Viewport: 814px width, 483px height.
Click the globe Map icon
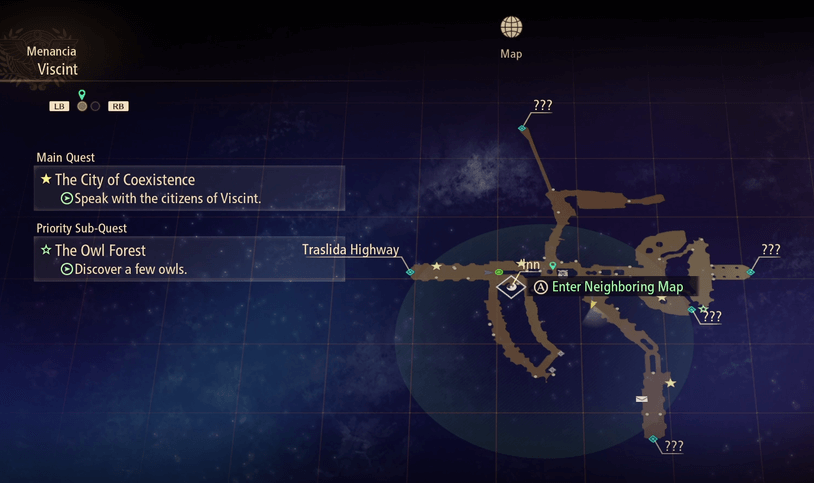(x=511, y=27)
